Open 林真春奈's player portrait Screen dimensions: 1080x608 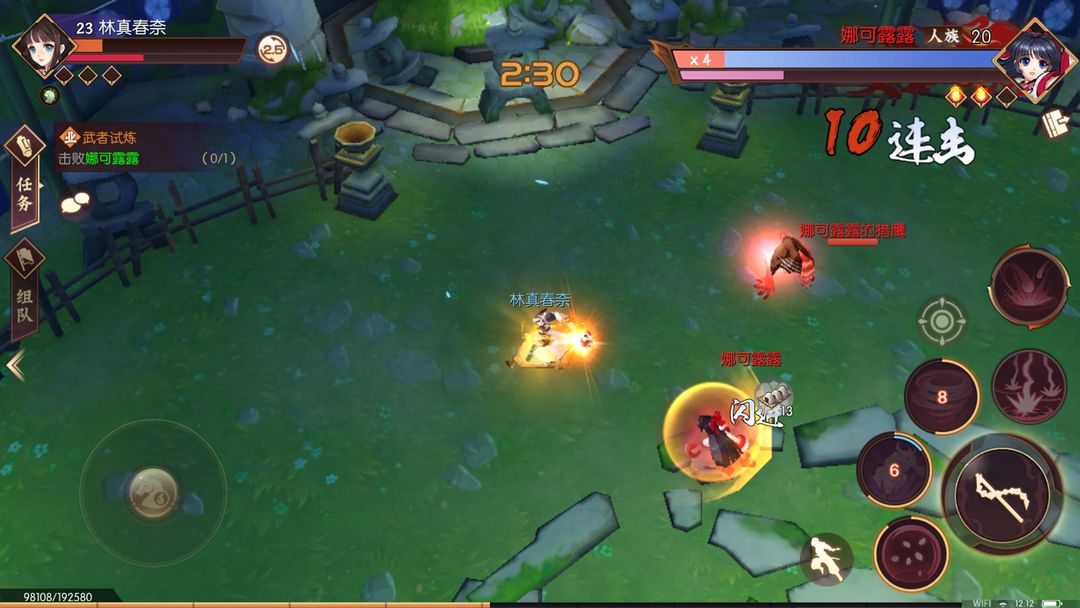[x=43, y=46]
